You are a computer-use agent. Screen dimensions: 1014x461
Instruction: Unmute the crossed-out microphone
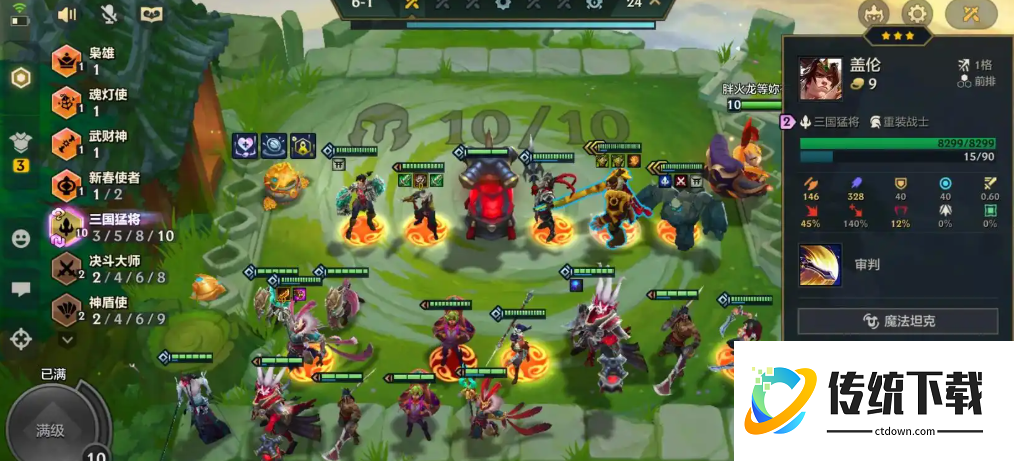[109, 14]
